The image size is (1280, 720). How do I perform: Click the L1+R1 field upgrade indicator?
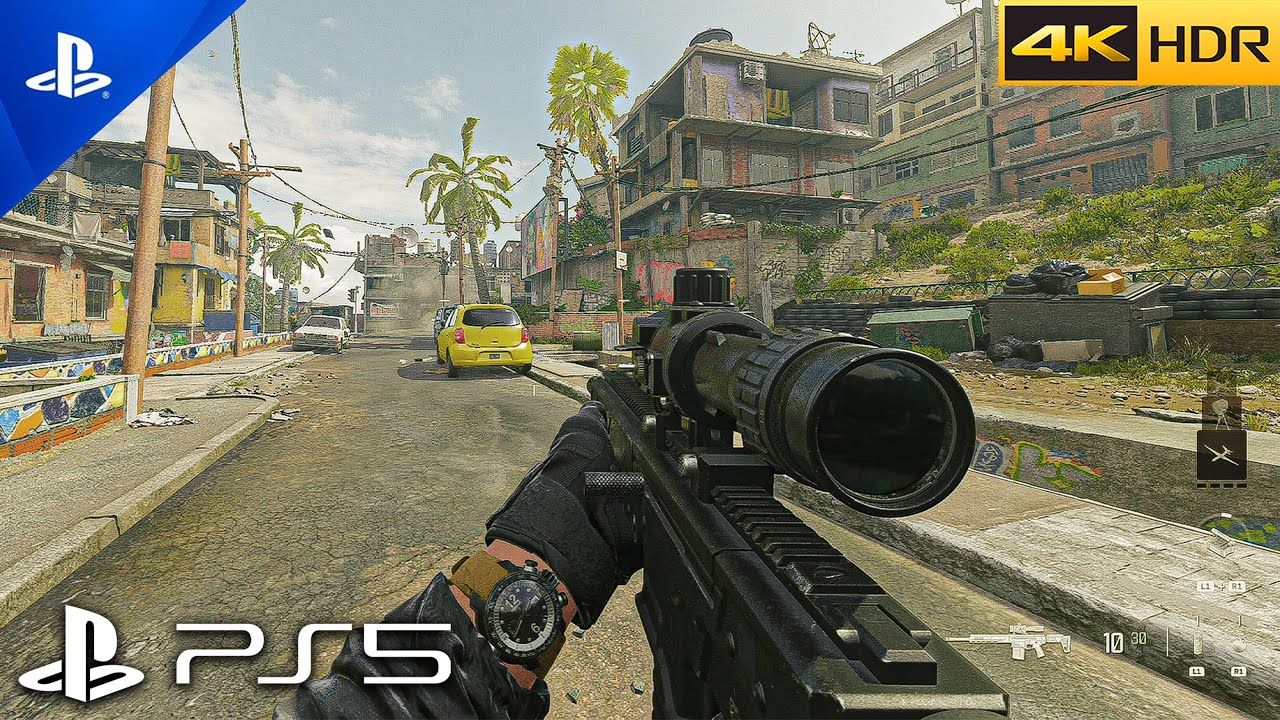tap(1221, 585)
